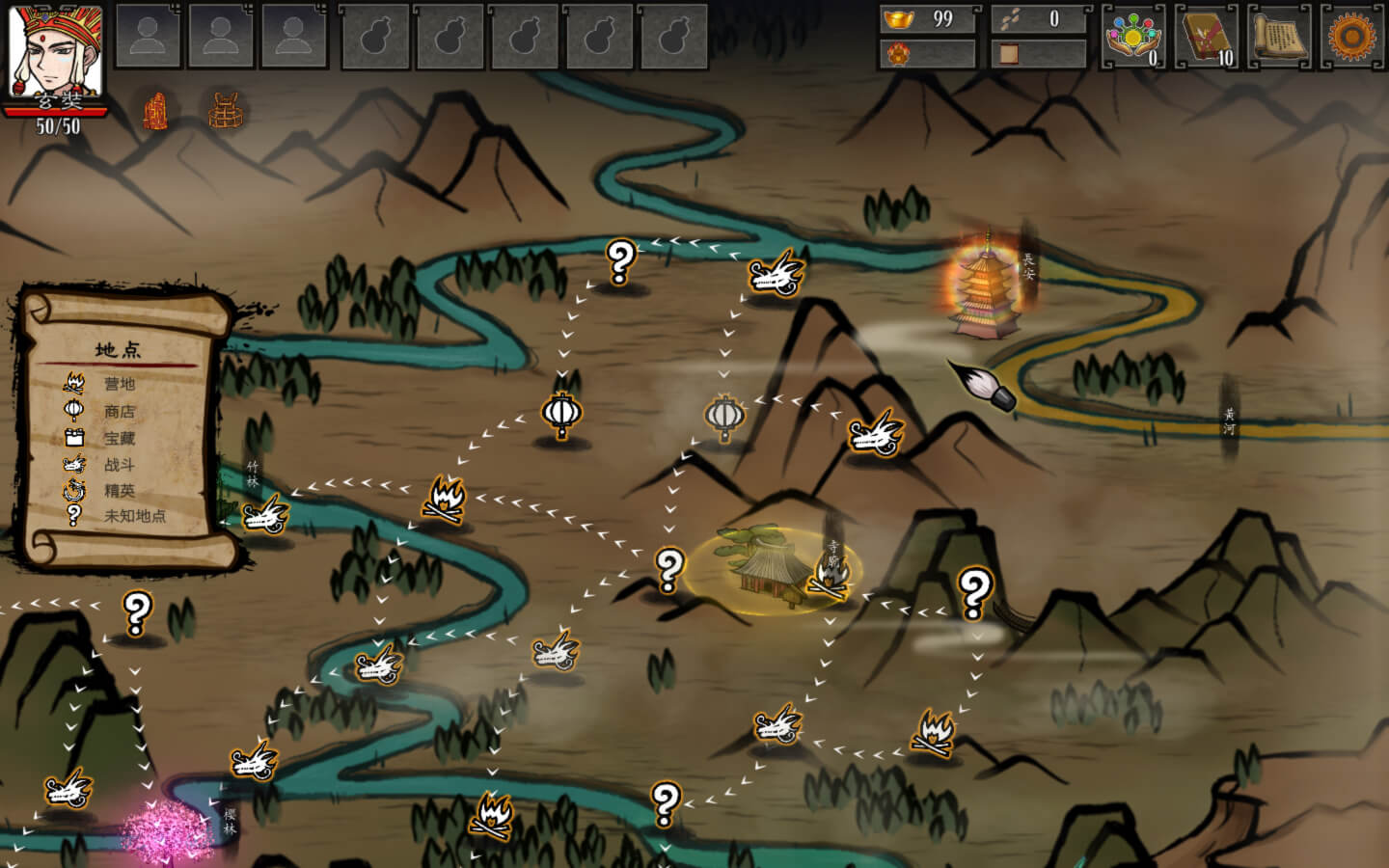Inspect the woven bamboo basket relic
Screen dimensions: 1389x868
tap(225, 112)
